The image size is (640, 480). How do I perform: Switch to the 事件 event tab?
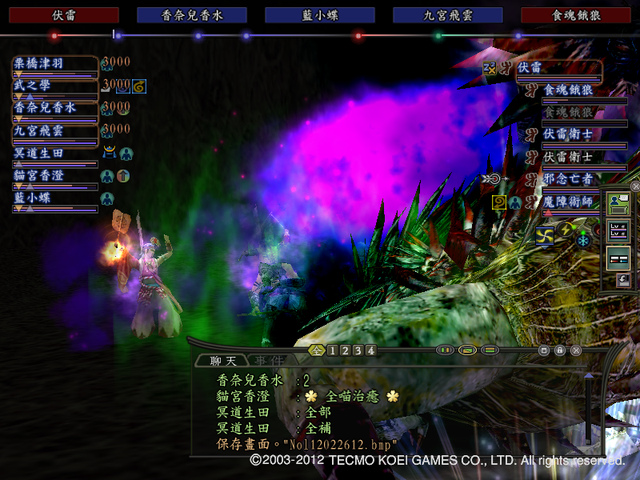coord(264,360)
